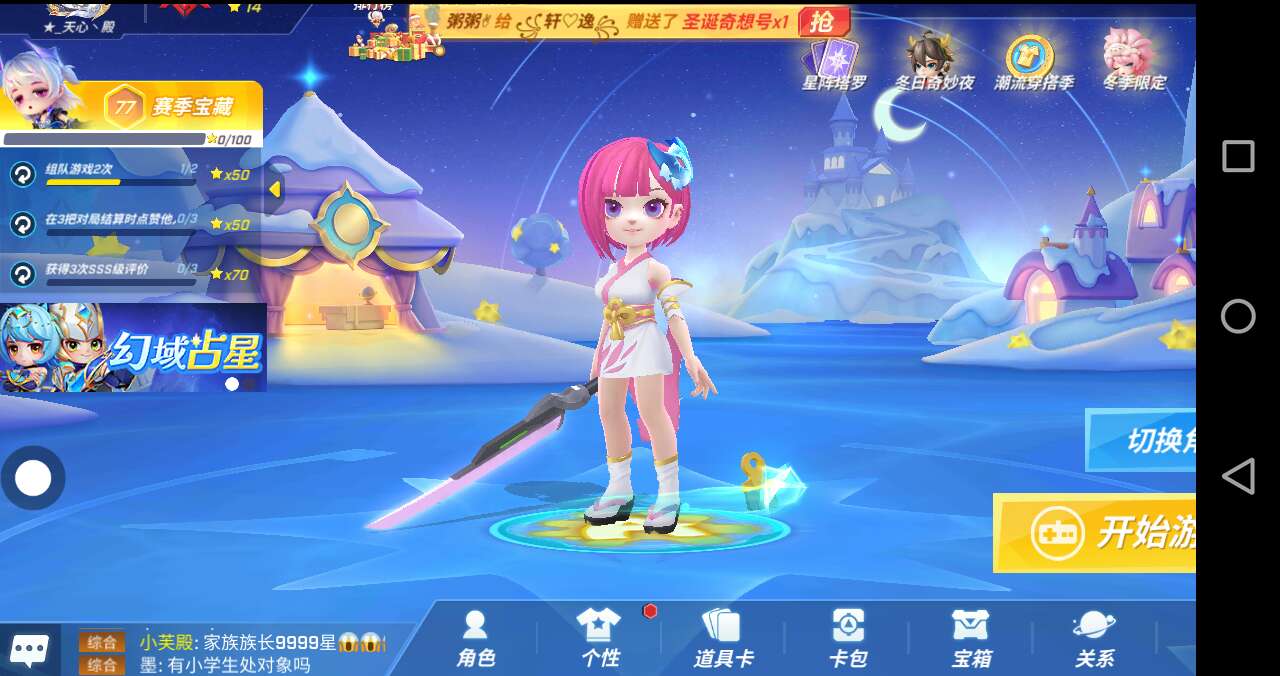Open the 关系 relationships menu
This screenshot has width=1280, height=676.
coord(1094,638)
